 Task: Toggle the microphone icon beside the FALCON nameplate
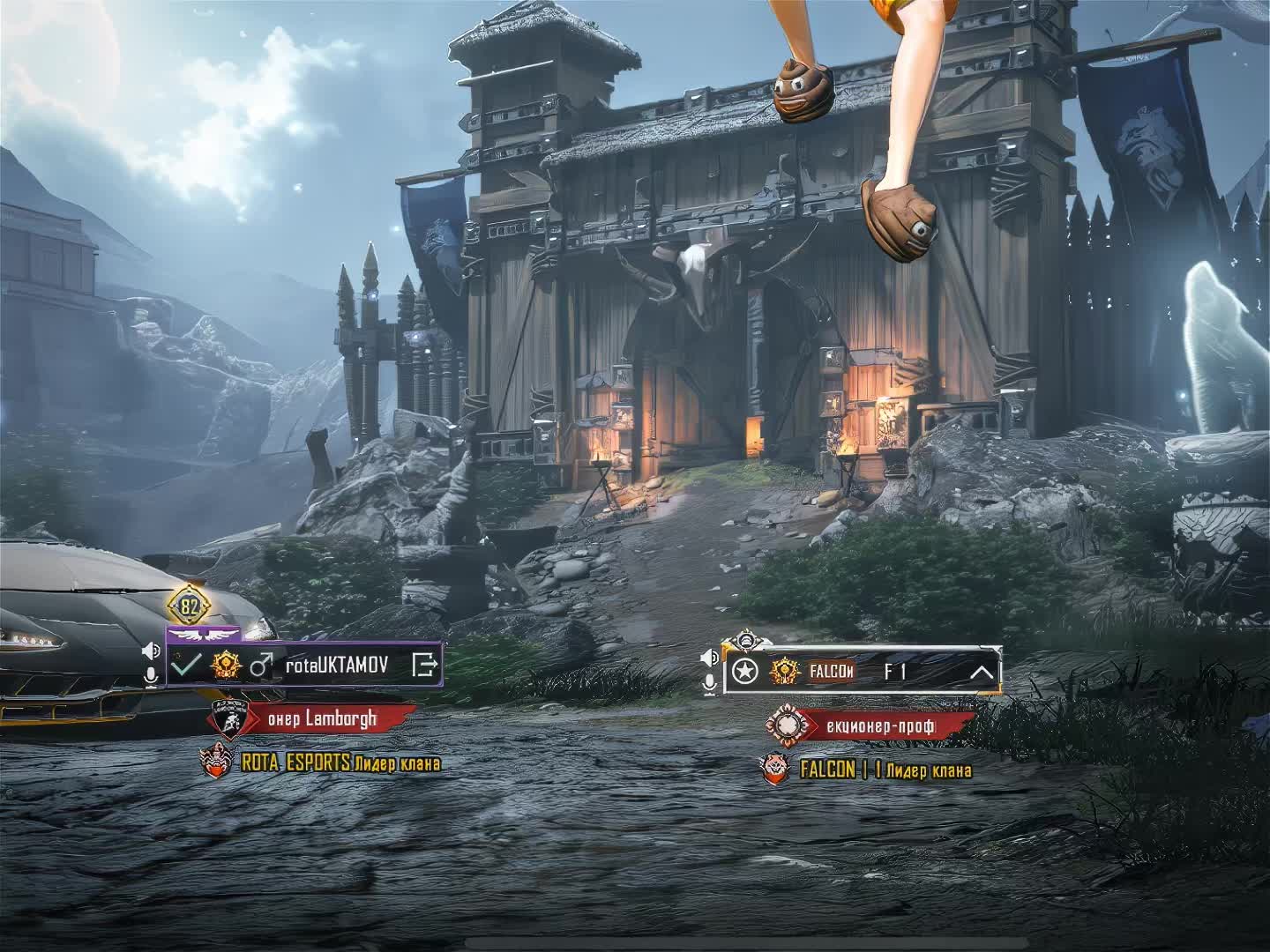(x=709, y=683)
